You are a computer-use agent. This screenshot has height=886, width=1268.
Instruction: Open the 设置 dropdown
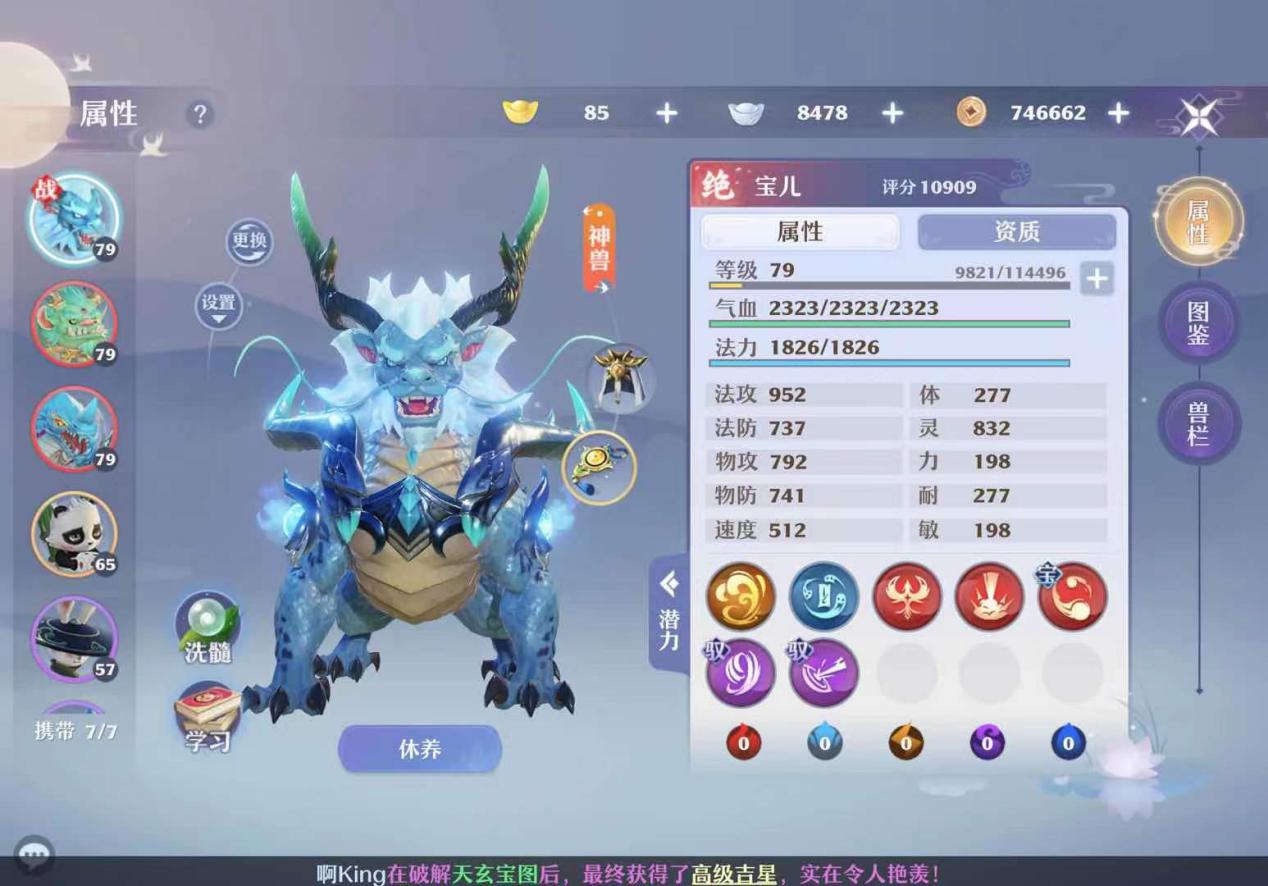pos(219,305)
